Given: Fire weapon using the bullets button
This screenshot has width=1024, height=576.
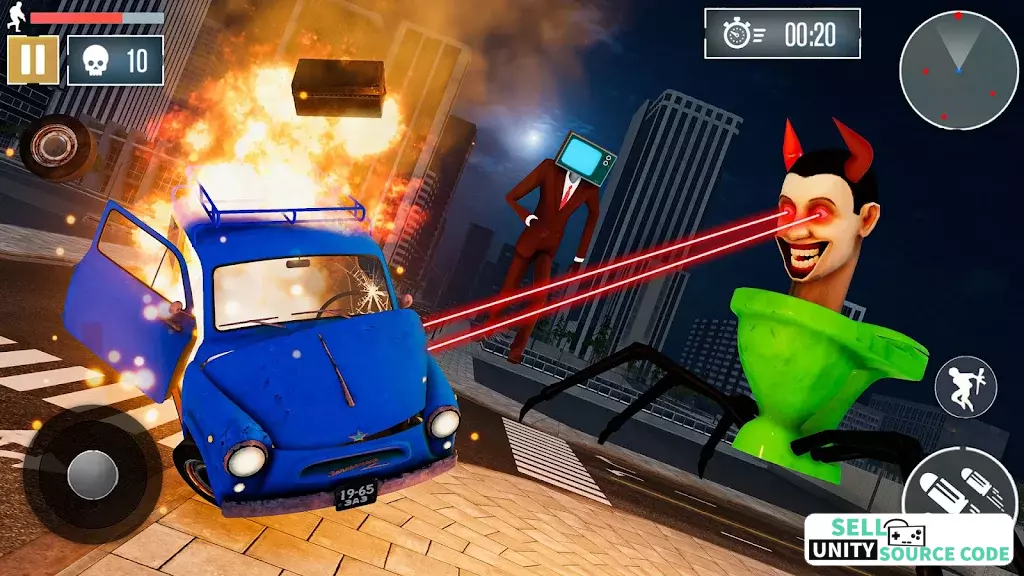Looking at the screenshot, I should point(957,488).
